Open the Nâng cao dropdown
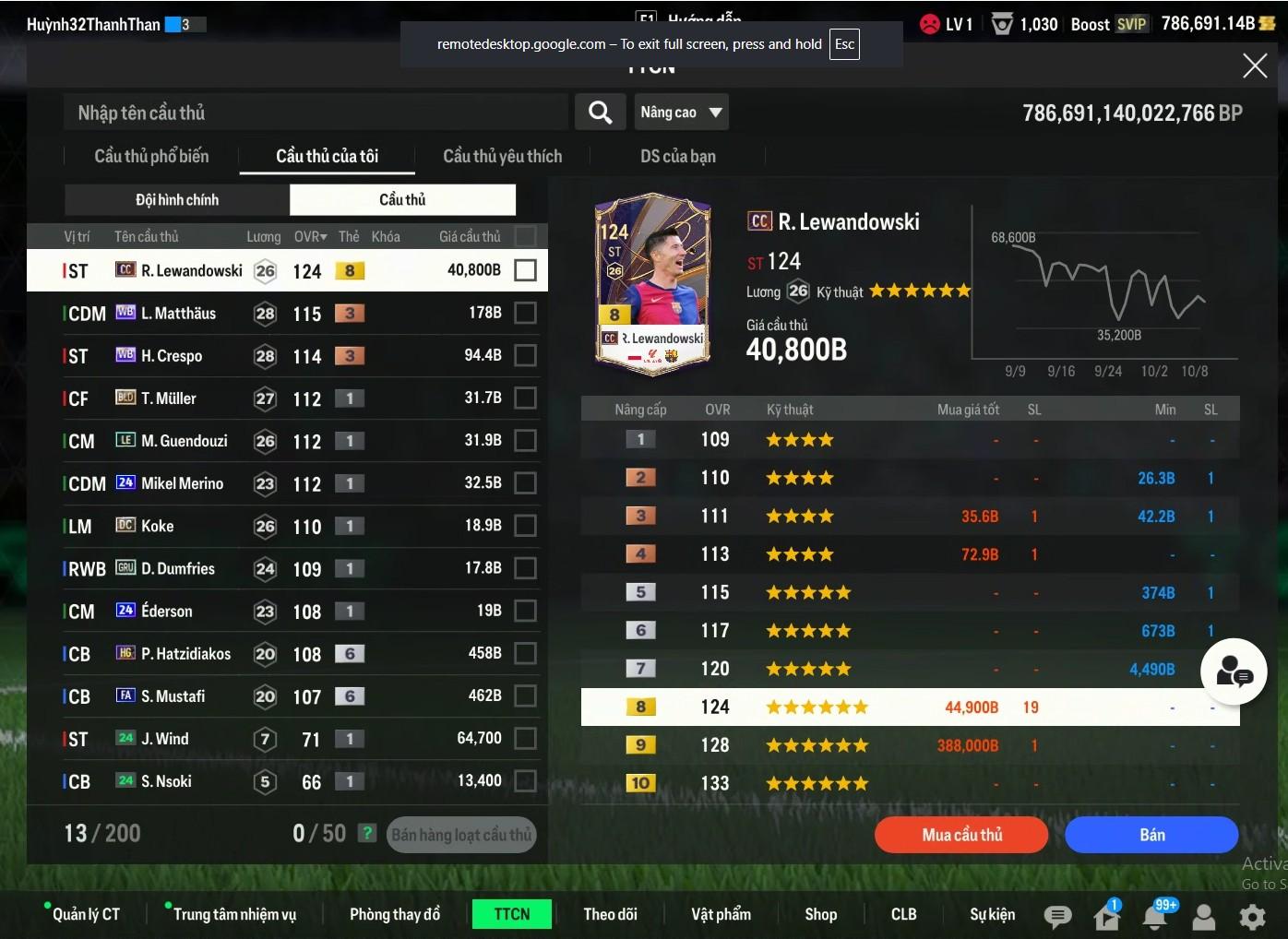Screen dimensions: 1288x939 tap(681, 113)
